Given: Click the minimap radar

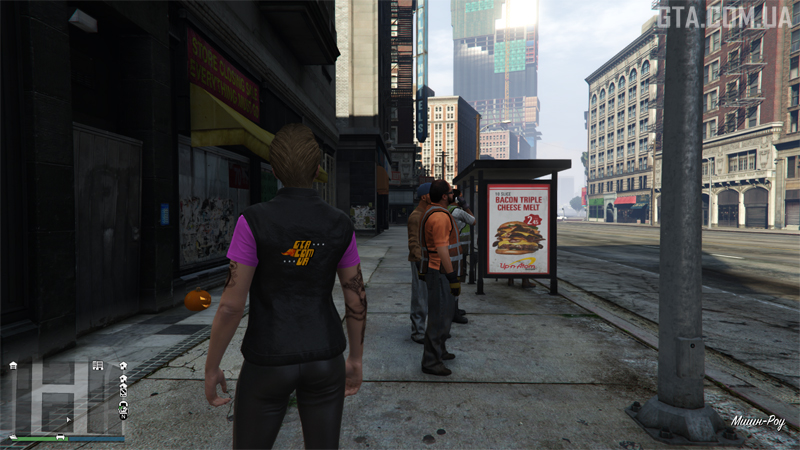Looking at the screenshot, I should click(66, 396).
